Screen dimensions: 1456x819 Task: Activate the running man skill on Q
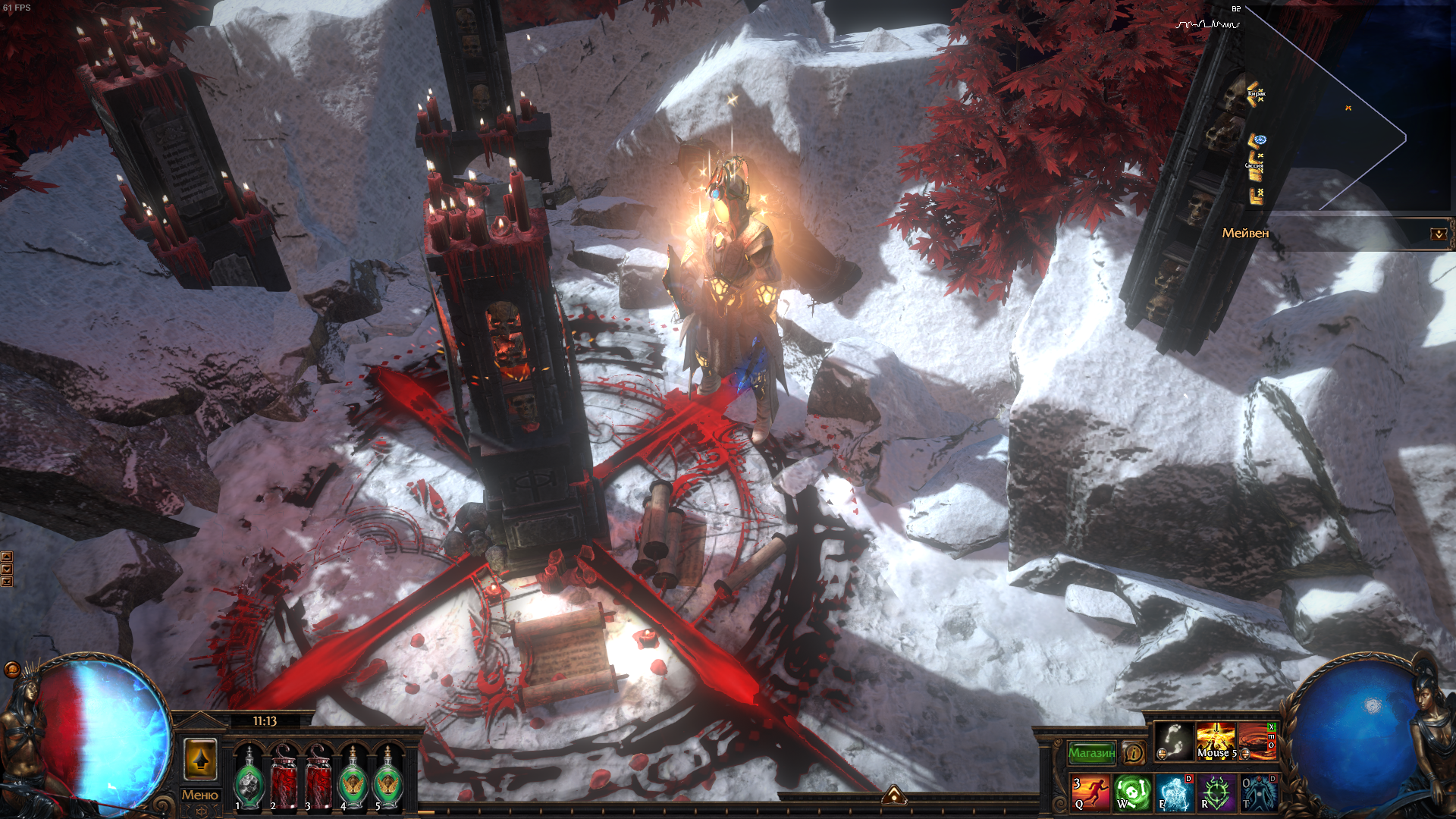tap(1090, 792)
